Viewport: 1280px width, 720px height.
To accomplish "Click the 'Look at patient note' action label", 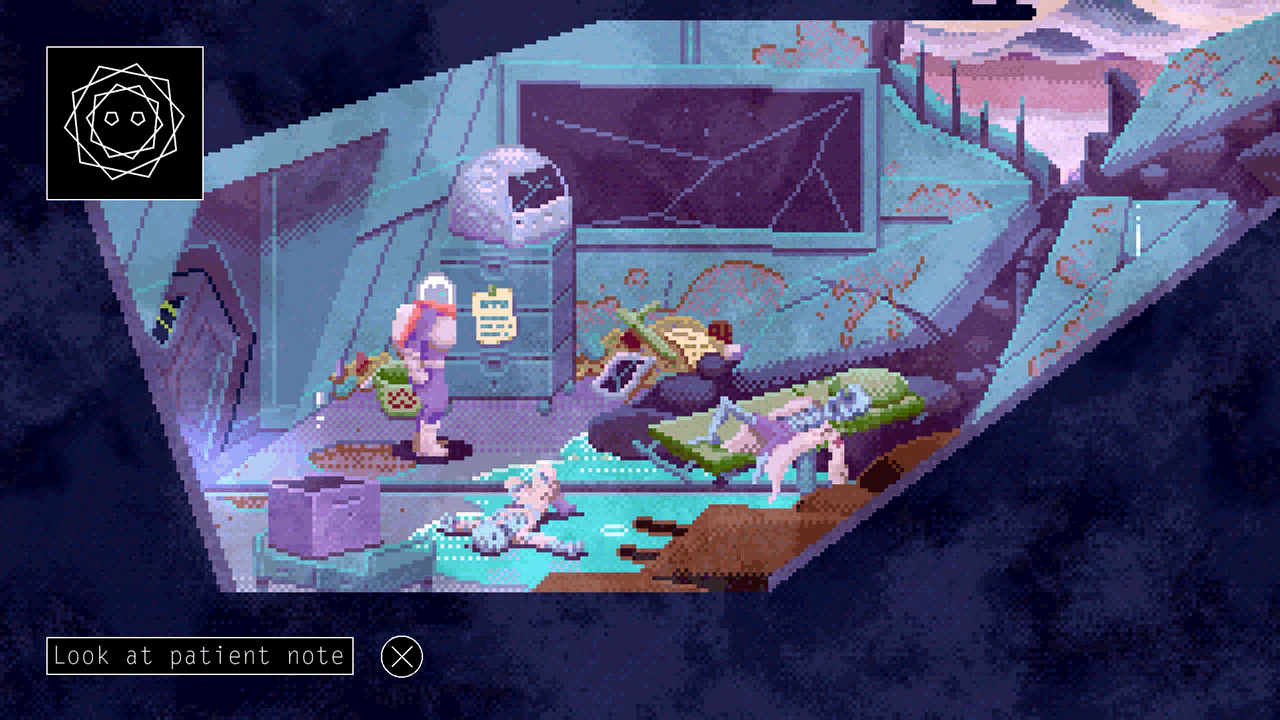I will point(199,656).
